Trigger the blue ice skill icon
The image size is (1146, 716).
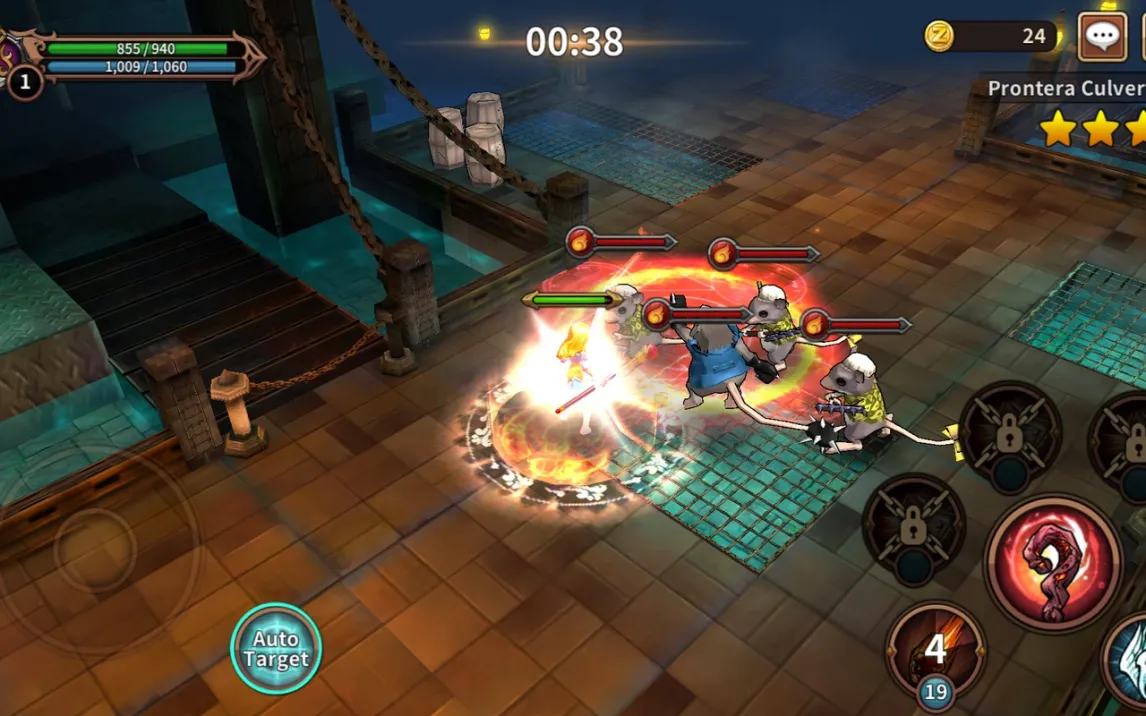click(1130, 660)
